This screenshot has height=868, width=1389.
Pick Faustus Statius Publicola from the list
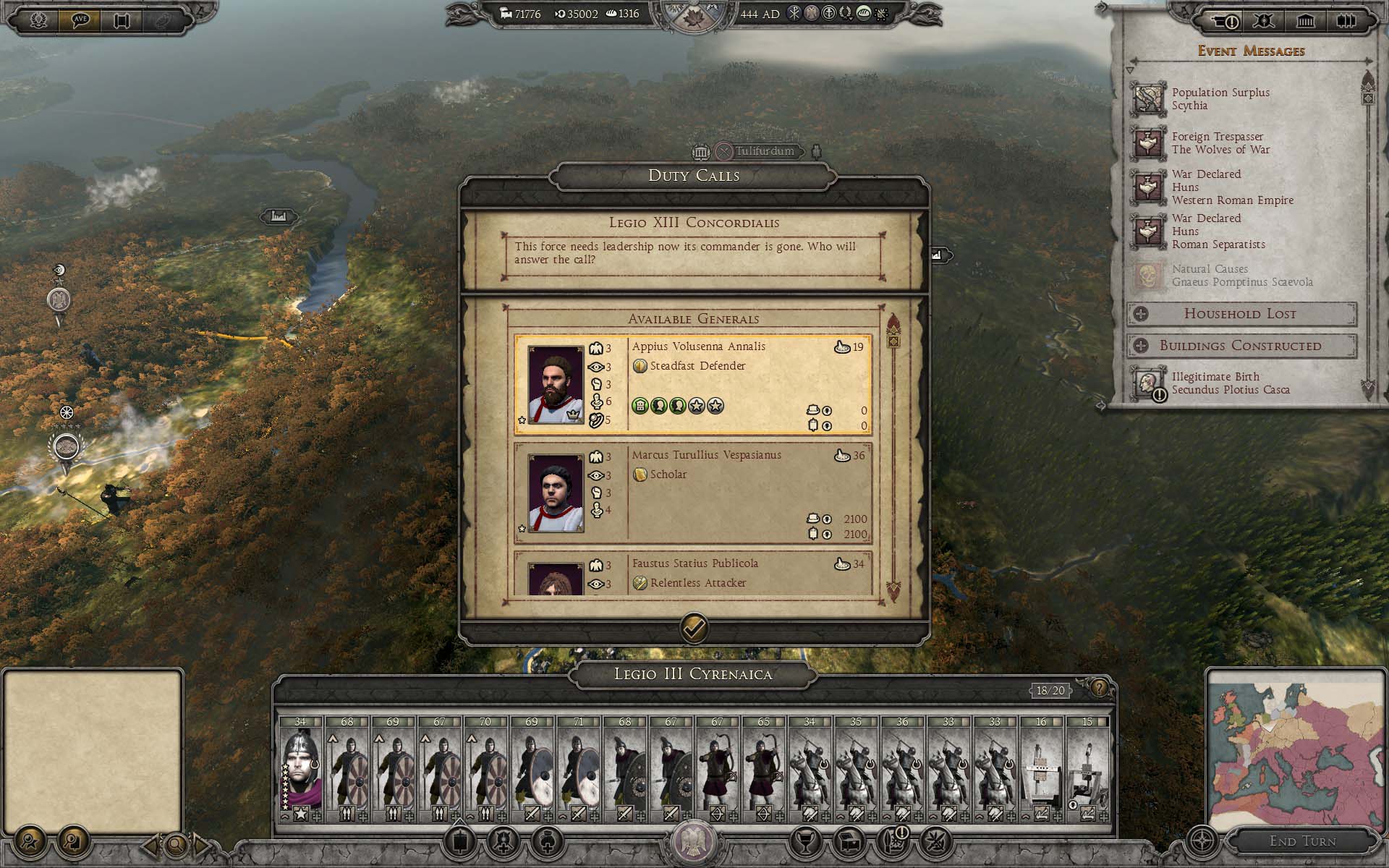pos(693,575)
